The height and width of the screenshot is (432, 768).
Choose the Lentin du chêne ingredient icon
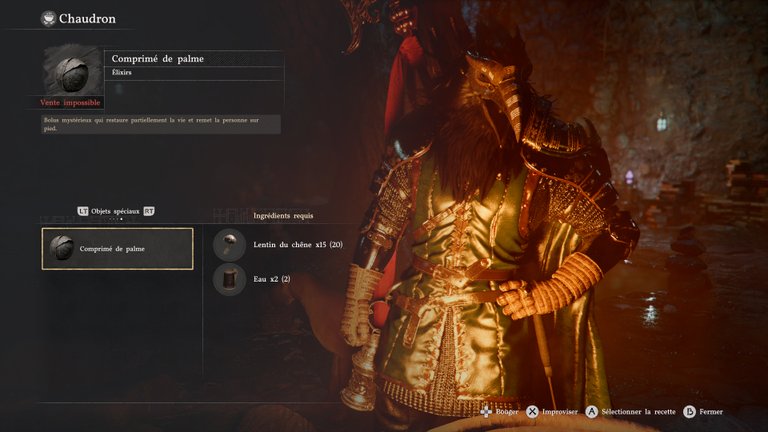pos(229,244)
